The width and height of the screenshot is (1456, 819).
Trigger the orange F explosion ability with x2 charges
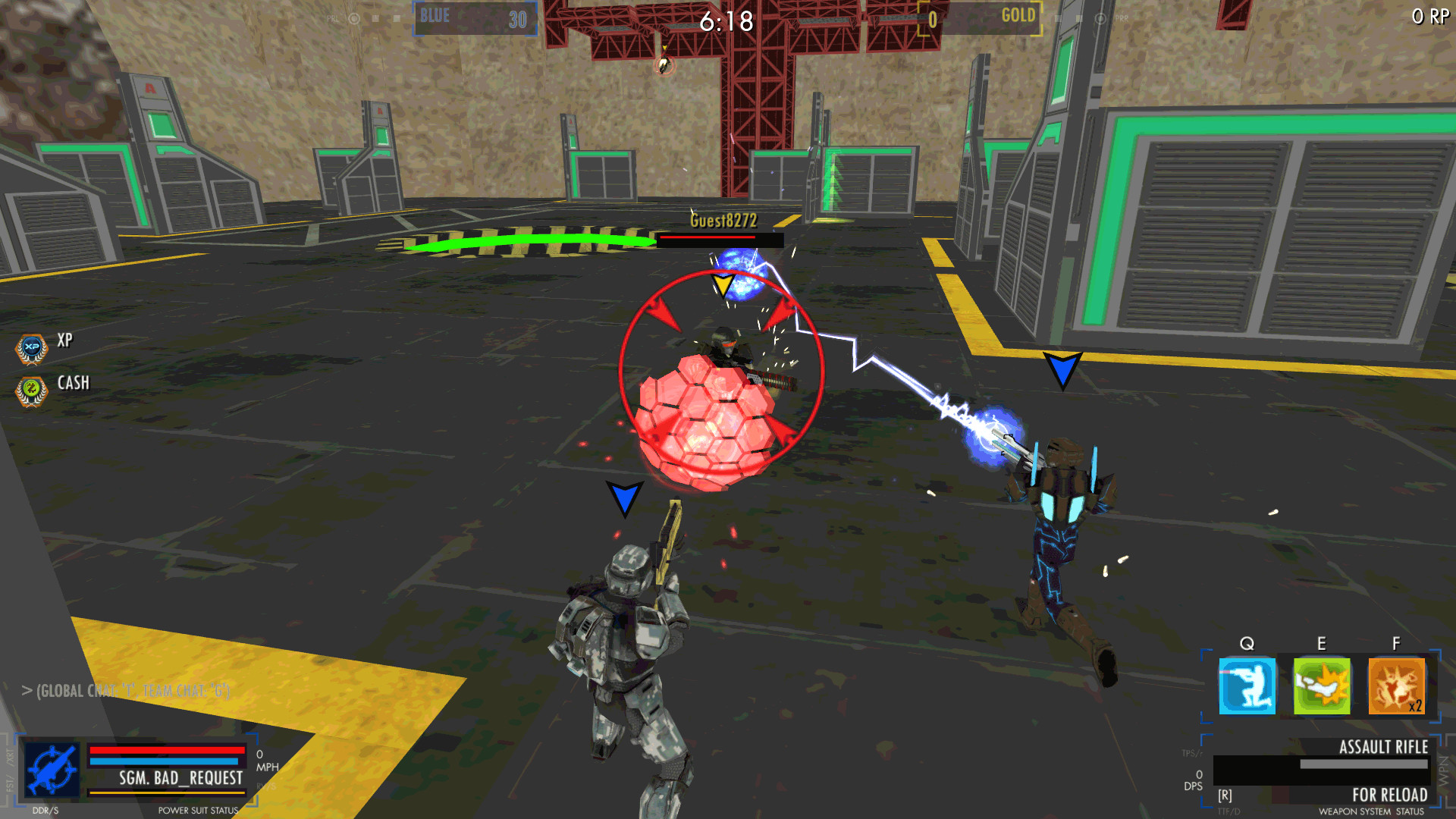pos(1396,687)
